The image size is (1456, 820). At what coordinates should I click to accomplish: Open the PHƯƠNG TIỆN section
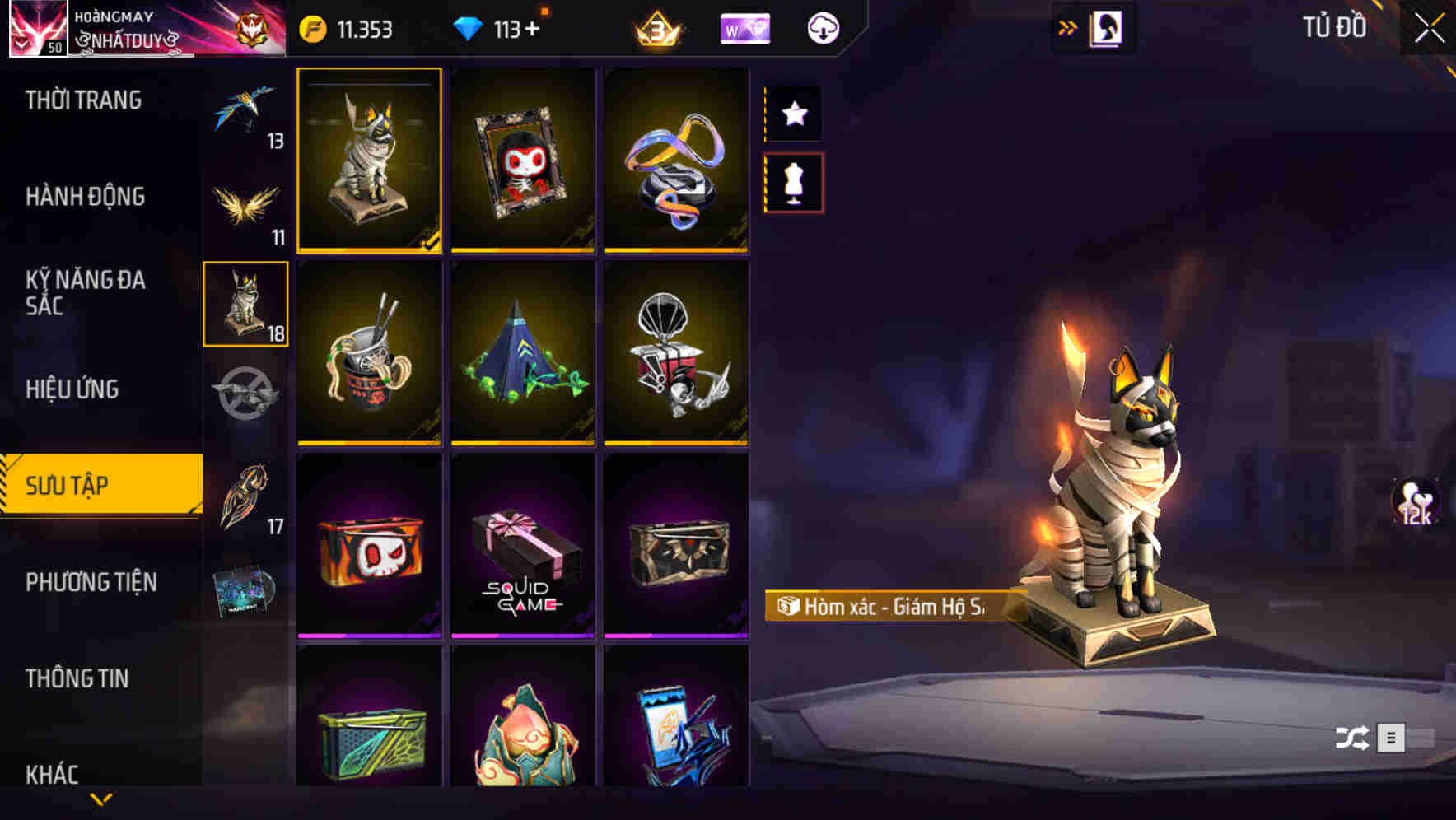point(91,582)
